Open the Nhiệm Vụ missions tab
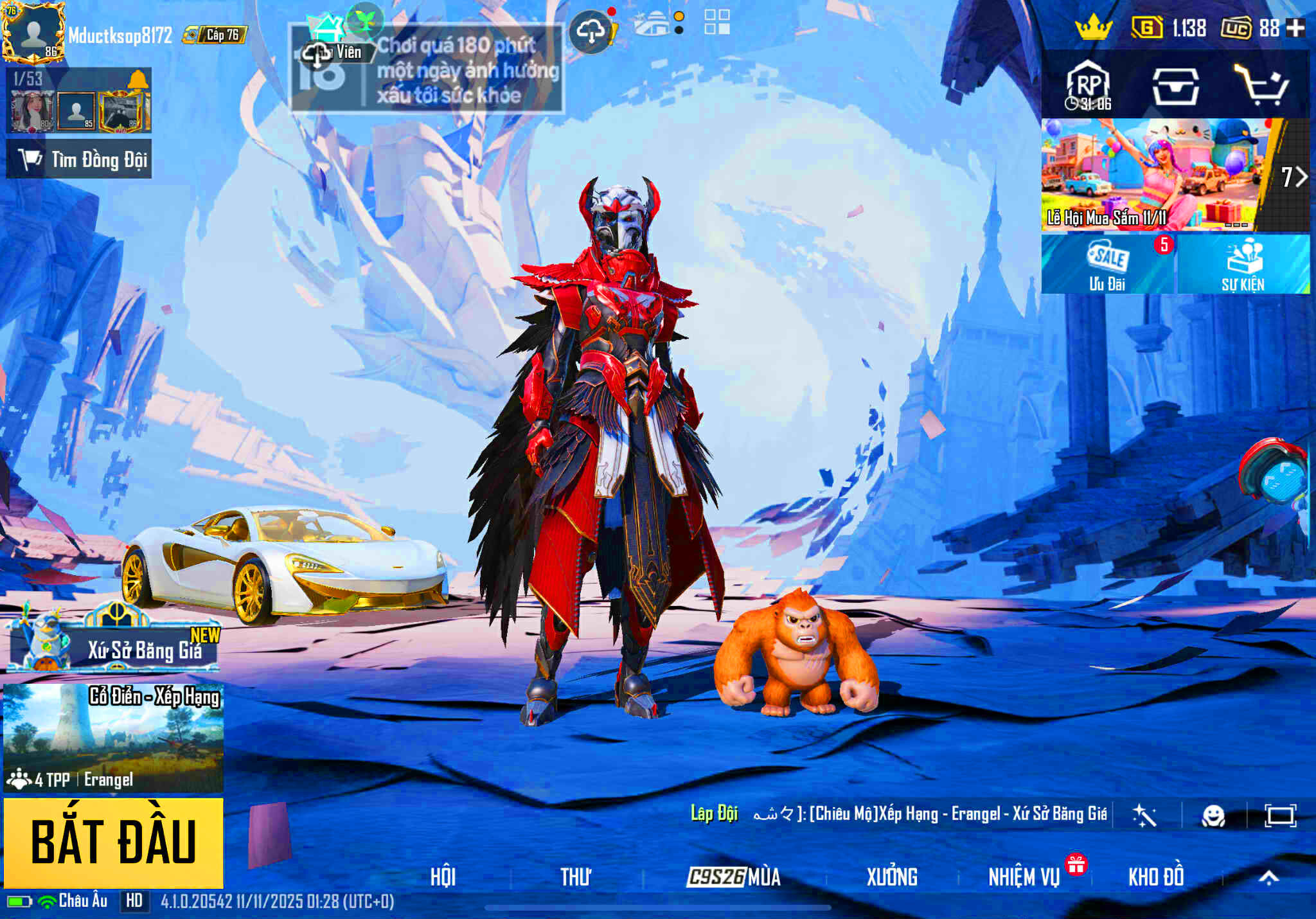The image size is (1316, 919). click(x=1026, y=875)
